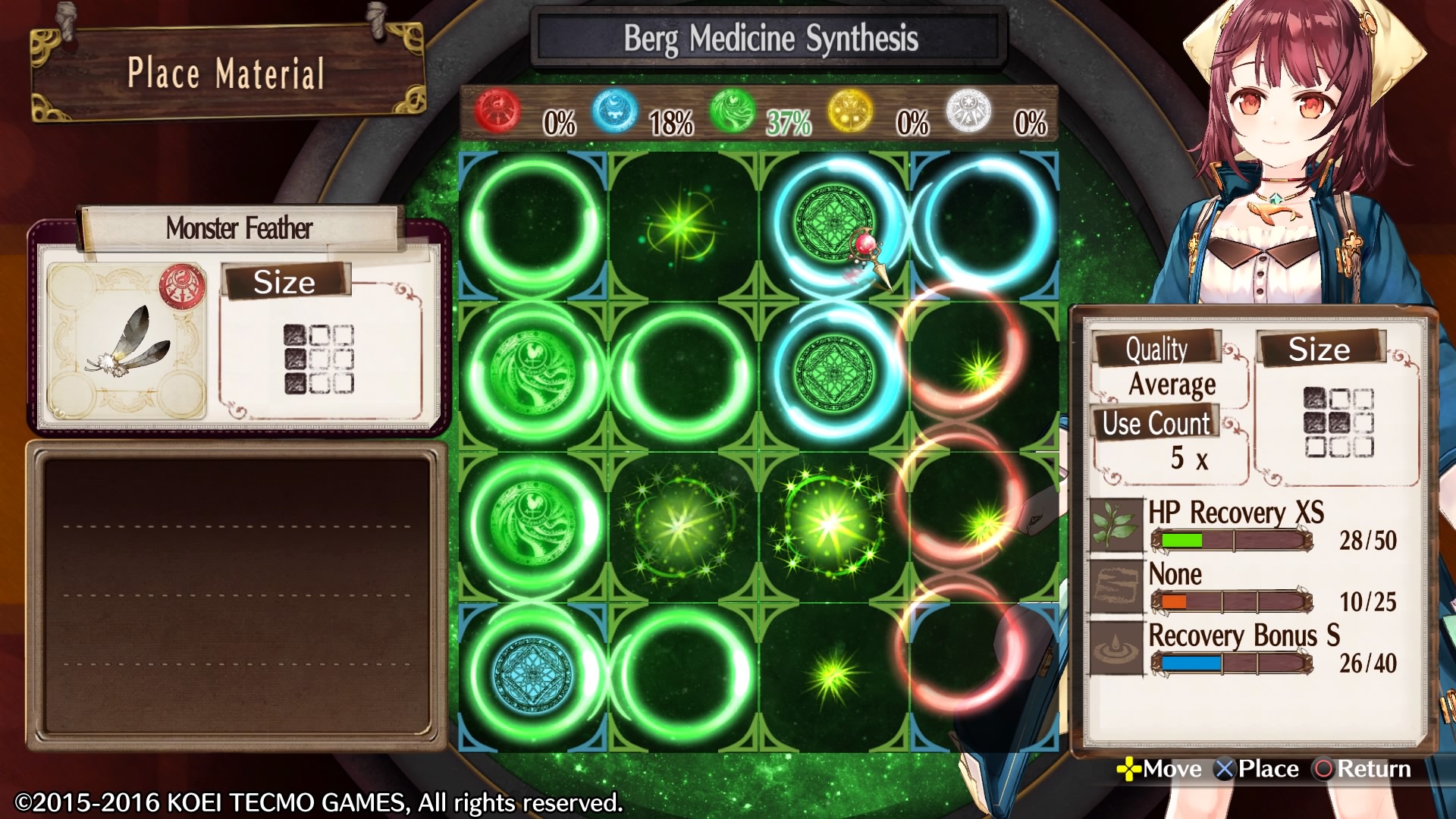Choose the empty blue-ringed grid tile

984,225
